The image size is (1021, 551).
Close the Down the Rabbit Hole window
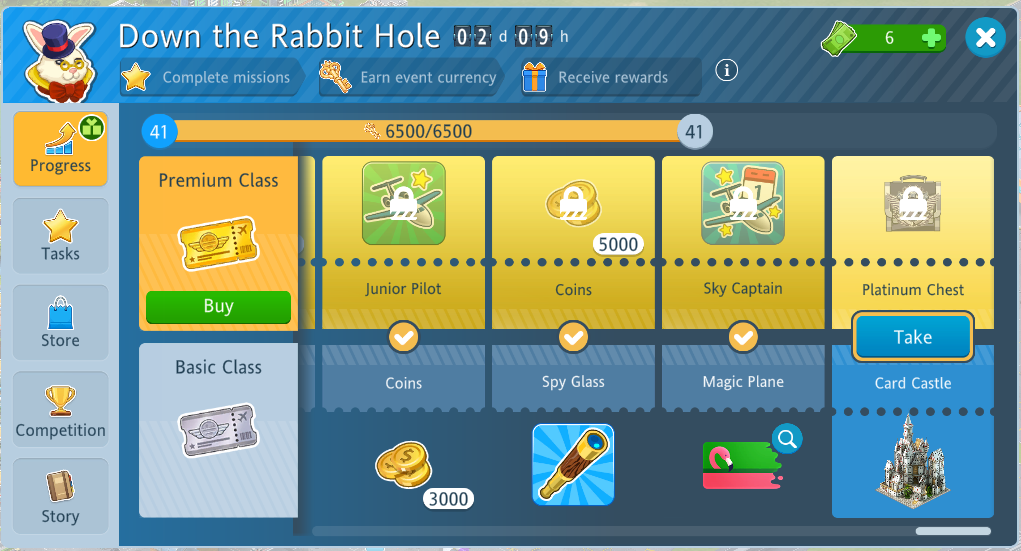pos(985,38)
